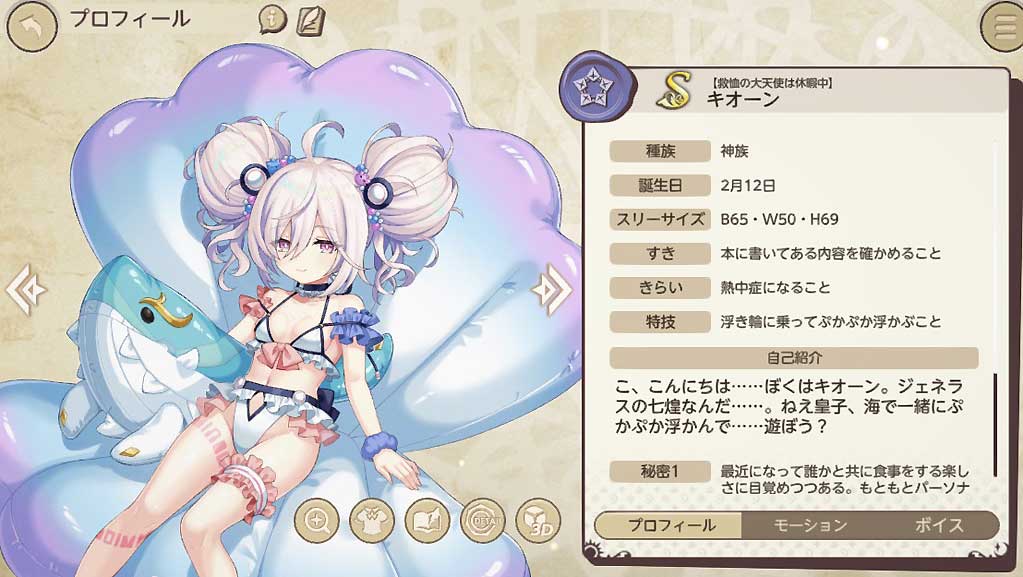The height and width of the screenshot is (577, 1023).
Task: Open the DETAIL button
Action: pos(482,520)
